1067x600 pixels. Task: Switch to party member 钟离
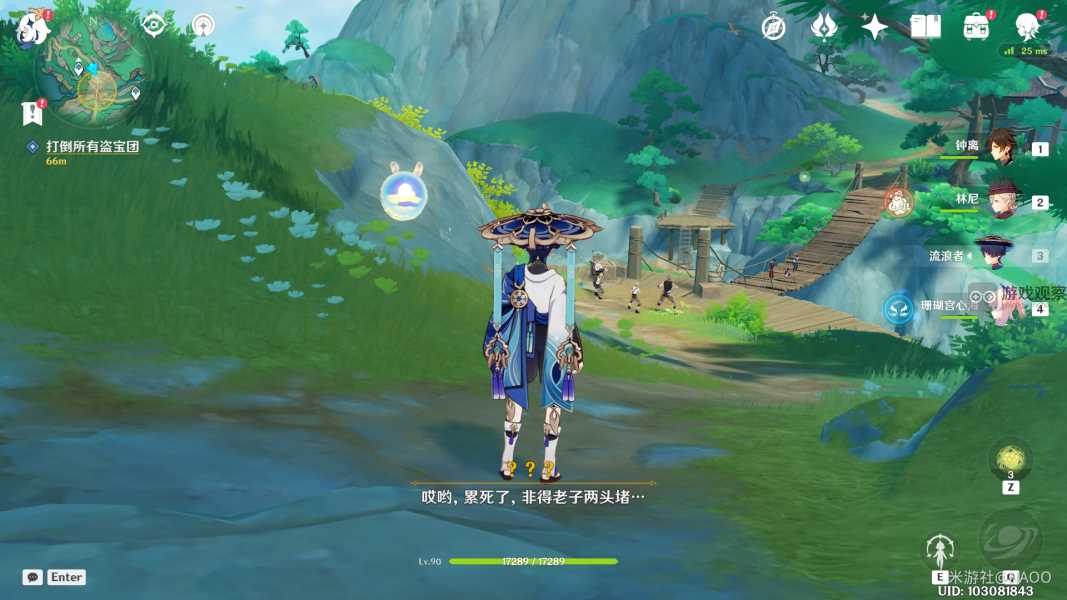tap(1001, 147)
